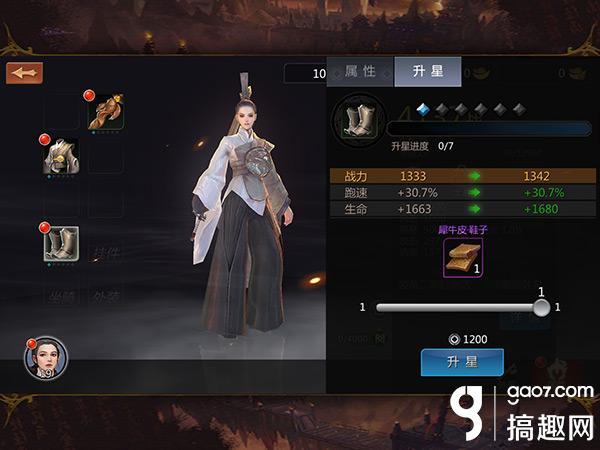Switch to the 属性 tab

360,71
